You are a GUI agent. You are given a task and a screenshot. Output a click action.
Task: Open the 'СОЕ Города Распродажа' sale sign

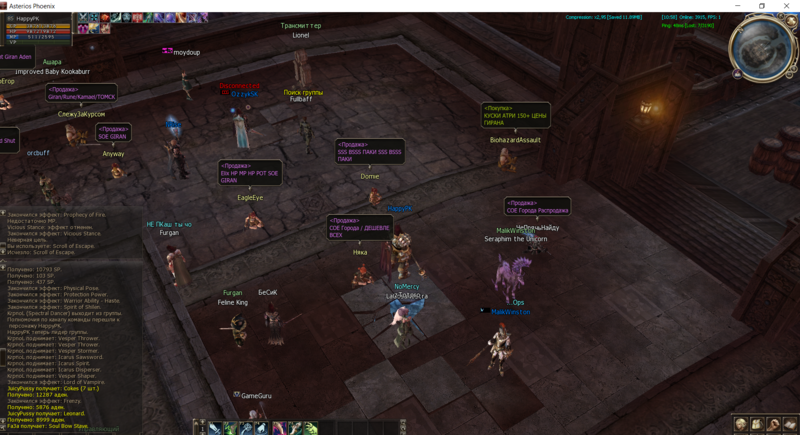point(537,207)
